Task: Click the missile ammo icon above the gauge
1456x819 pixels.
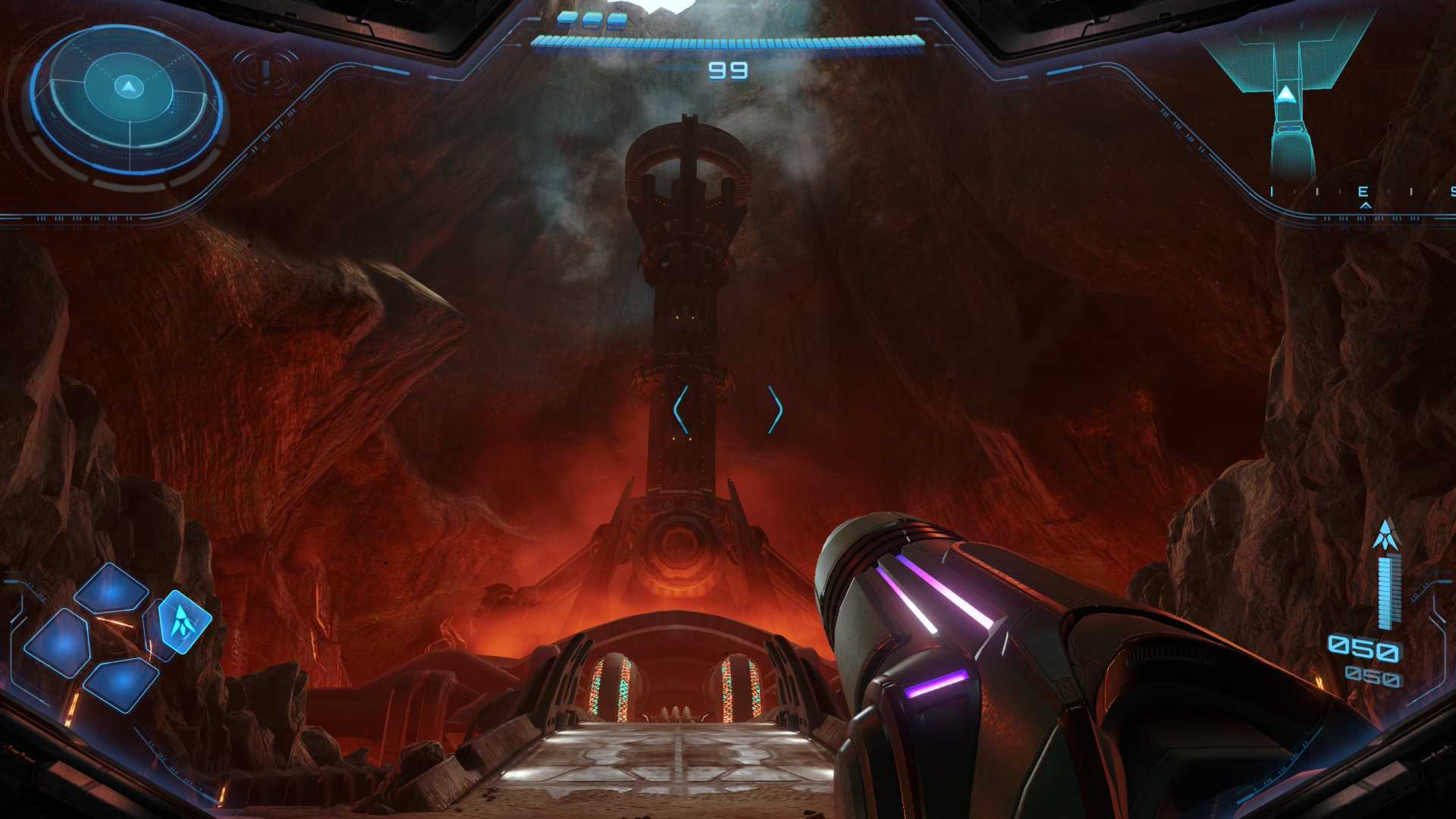Action: [1386, 536]
